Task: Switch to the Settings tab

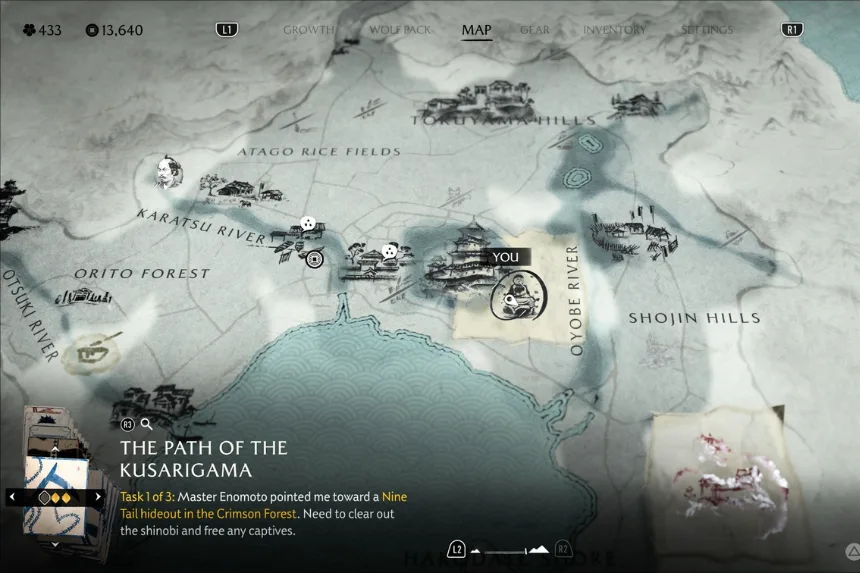Action: point(707,30)
